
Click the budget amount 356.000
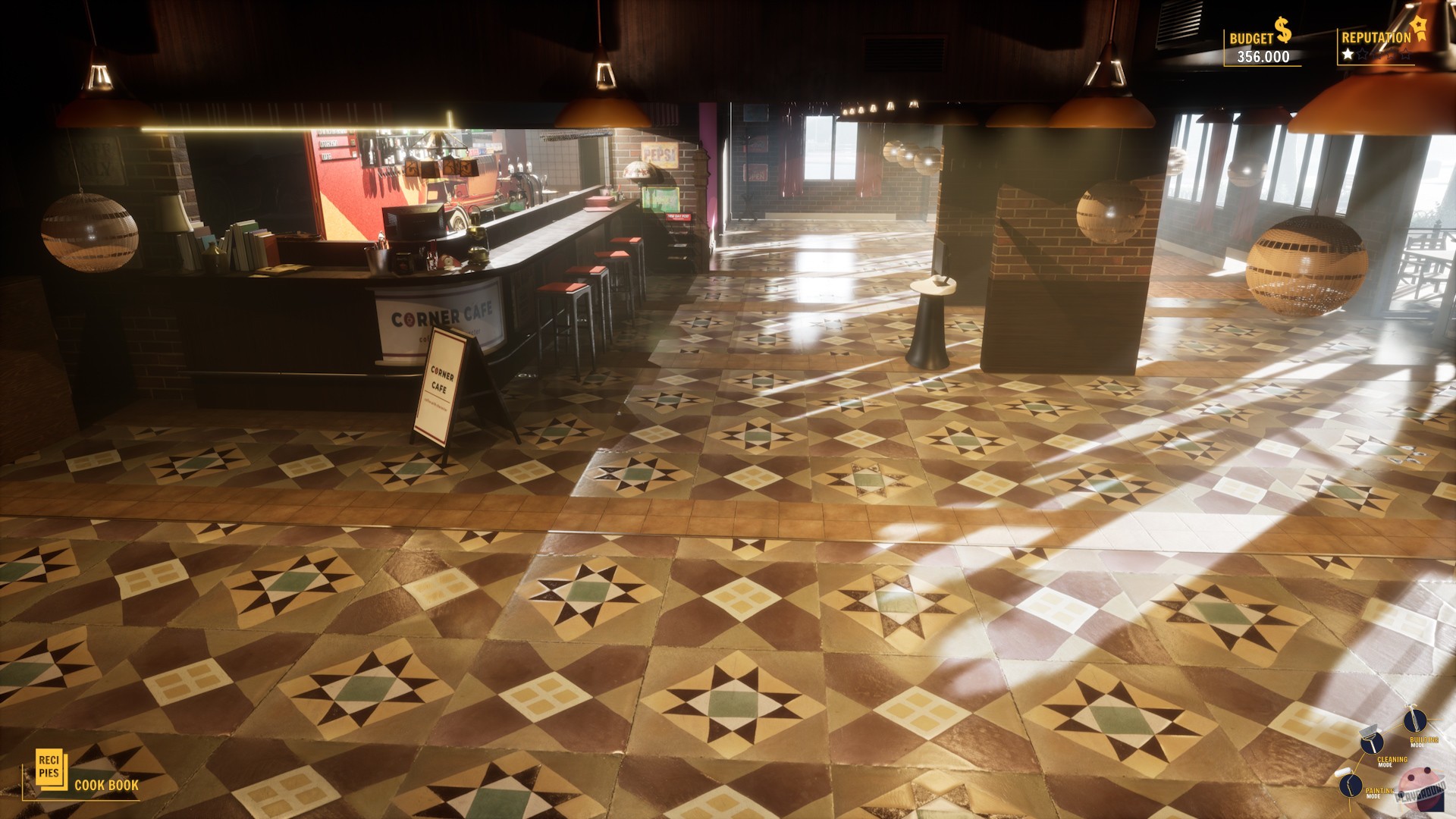pyautogui.click(x=1263, y=55)
